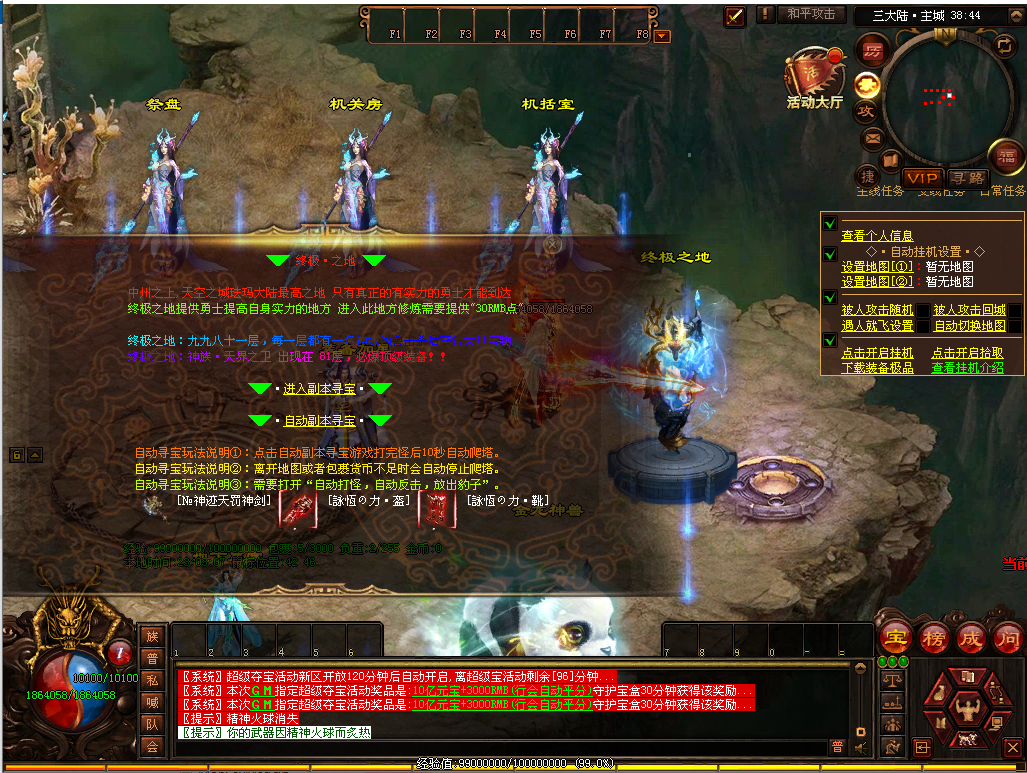View the 查看挂机介绍 guide link

[967, 368]
